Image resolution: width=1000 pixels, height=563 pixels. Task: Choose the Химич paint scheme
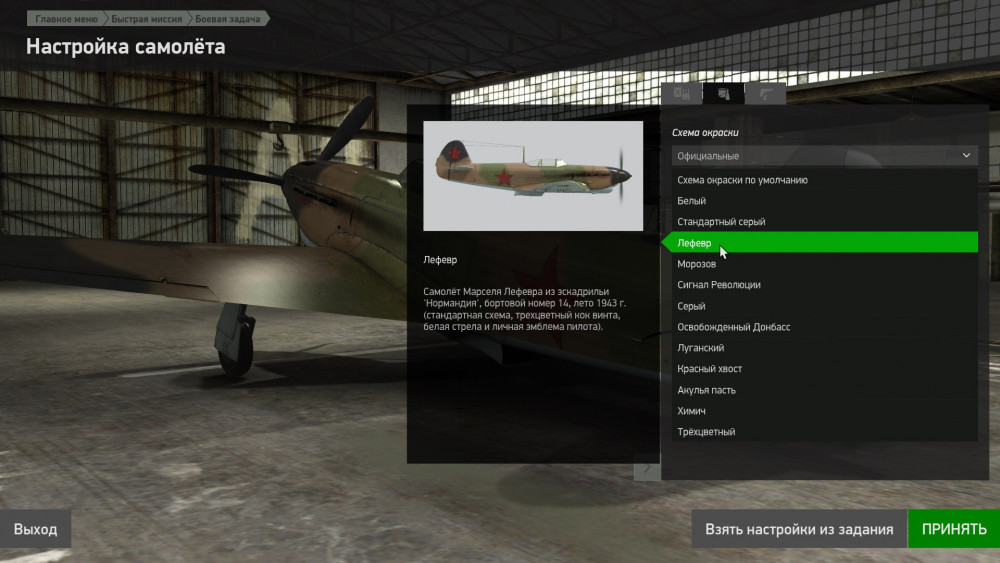[693, 411]
